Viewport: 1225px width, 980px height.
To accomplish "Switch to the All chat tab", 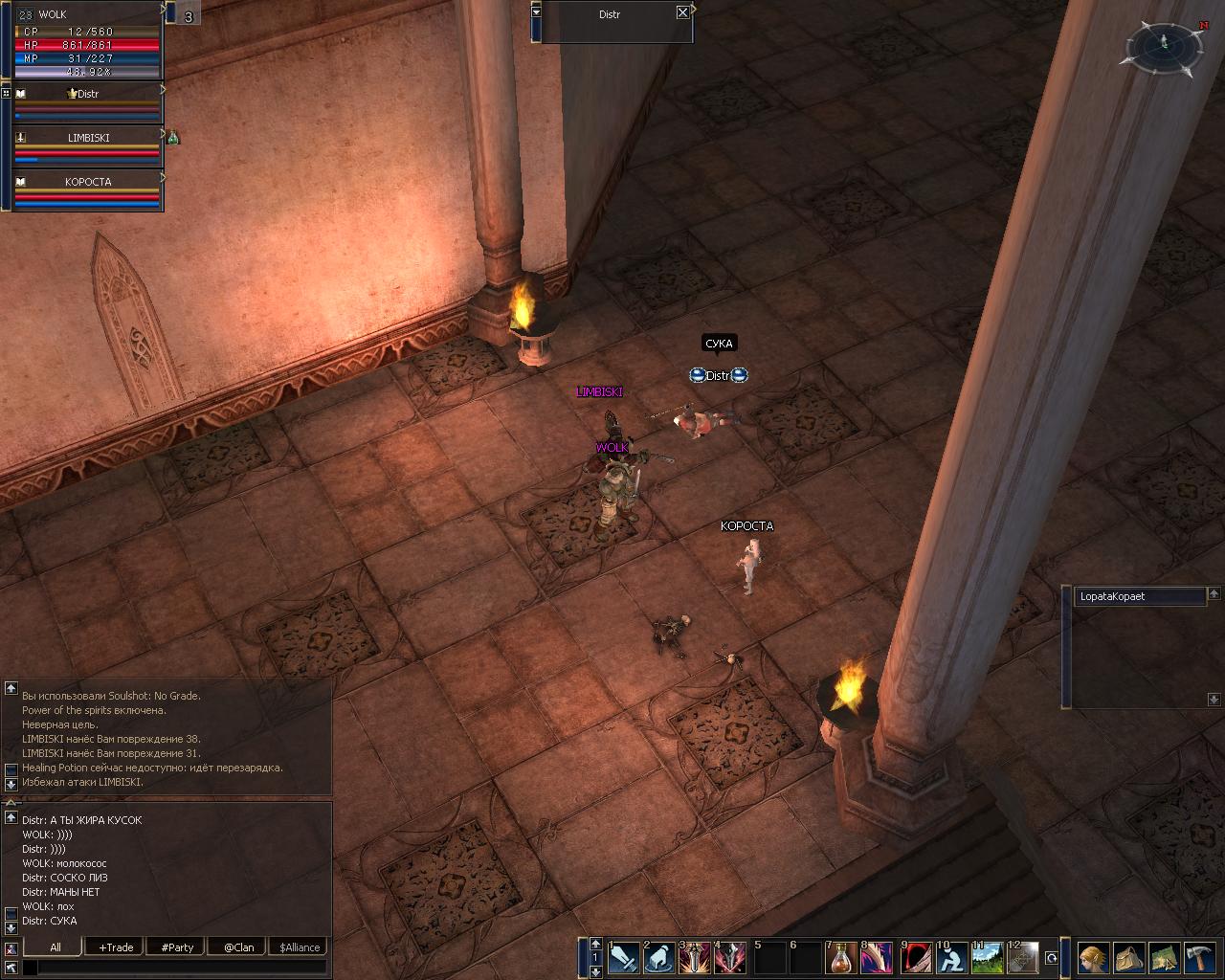I will pyautogui.click(x=56, y=947).
